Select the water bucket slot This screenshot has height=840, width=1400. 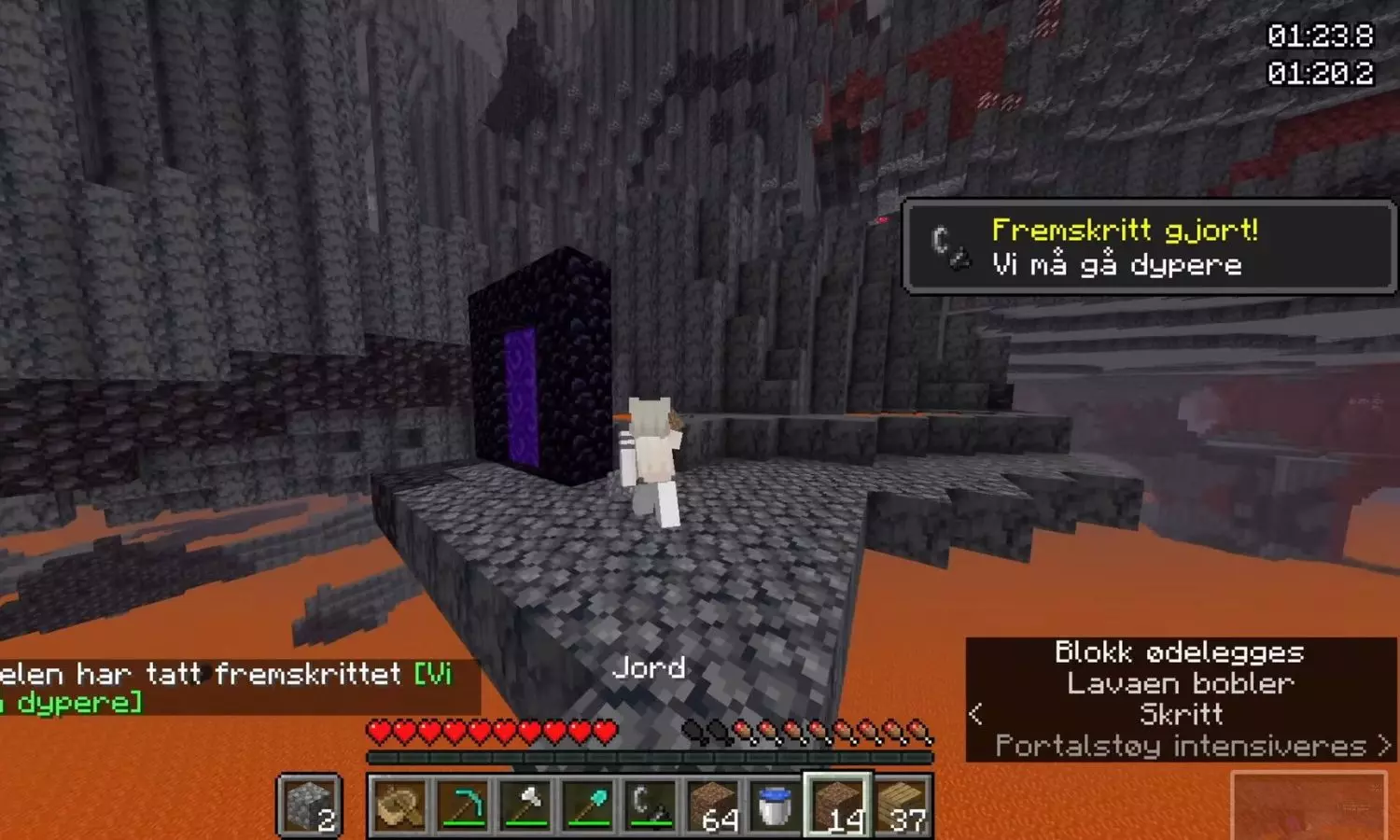click(777, 805)
